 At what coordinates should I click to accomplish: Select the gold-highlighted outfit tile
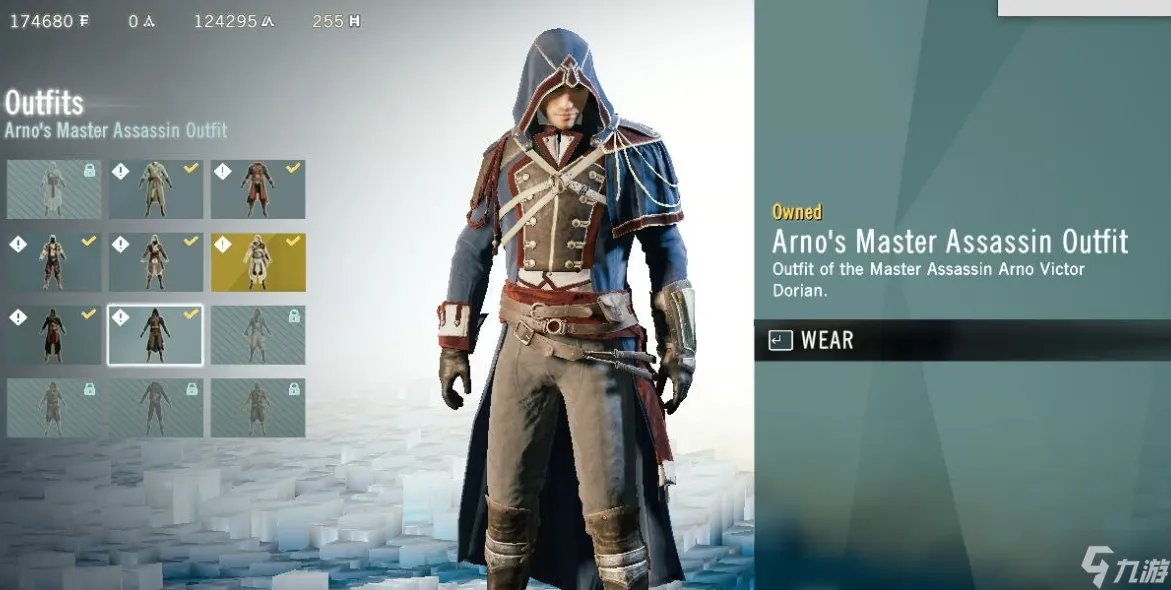pyautogui.click(x=258, y=262)
